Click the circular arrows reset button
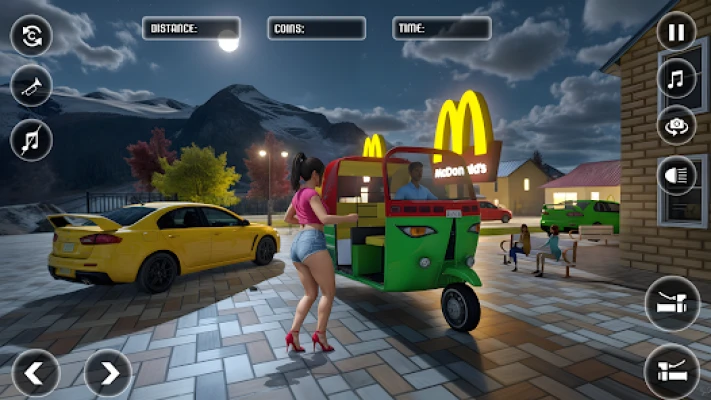 point(31,36)
